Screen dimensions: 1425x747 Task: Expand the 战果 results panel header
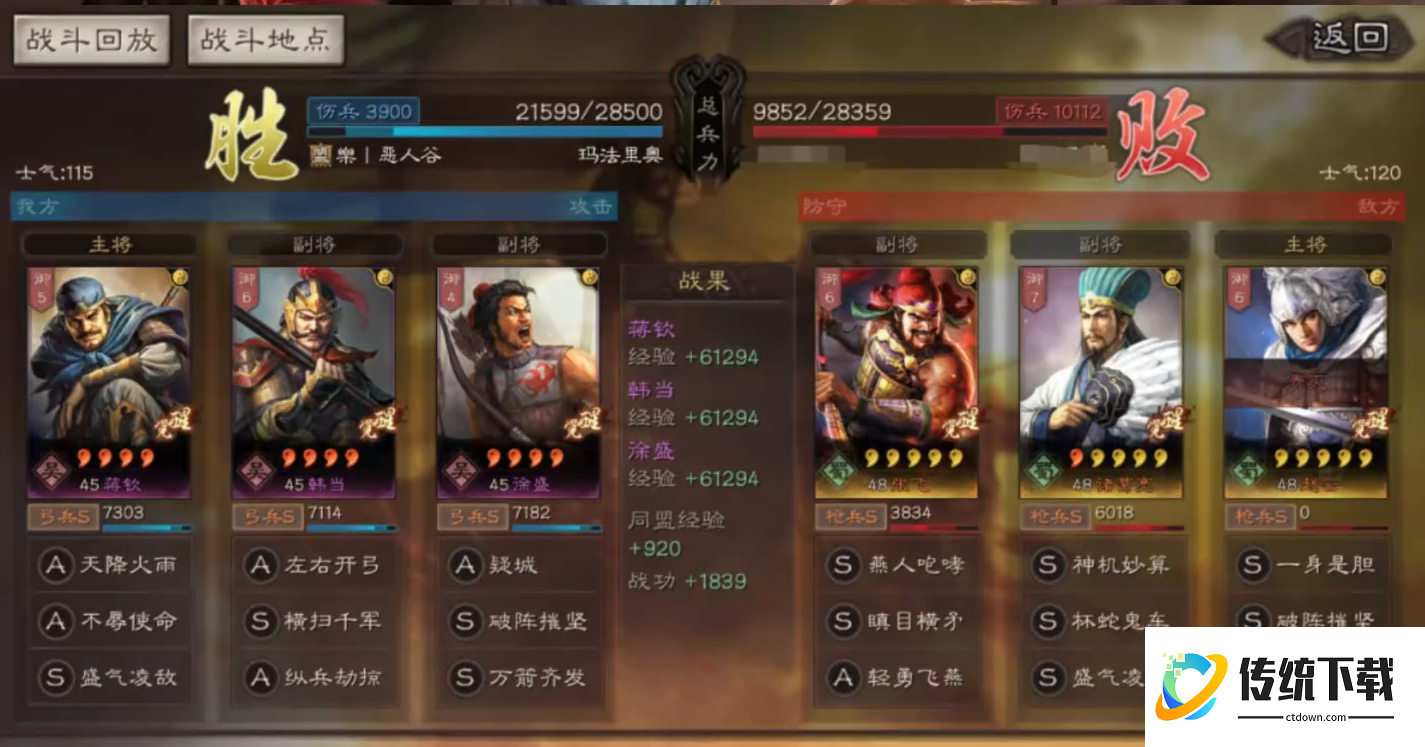706,281
